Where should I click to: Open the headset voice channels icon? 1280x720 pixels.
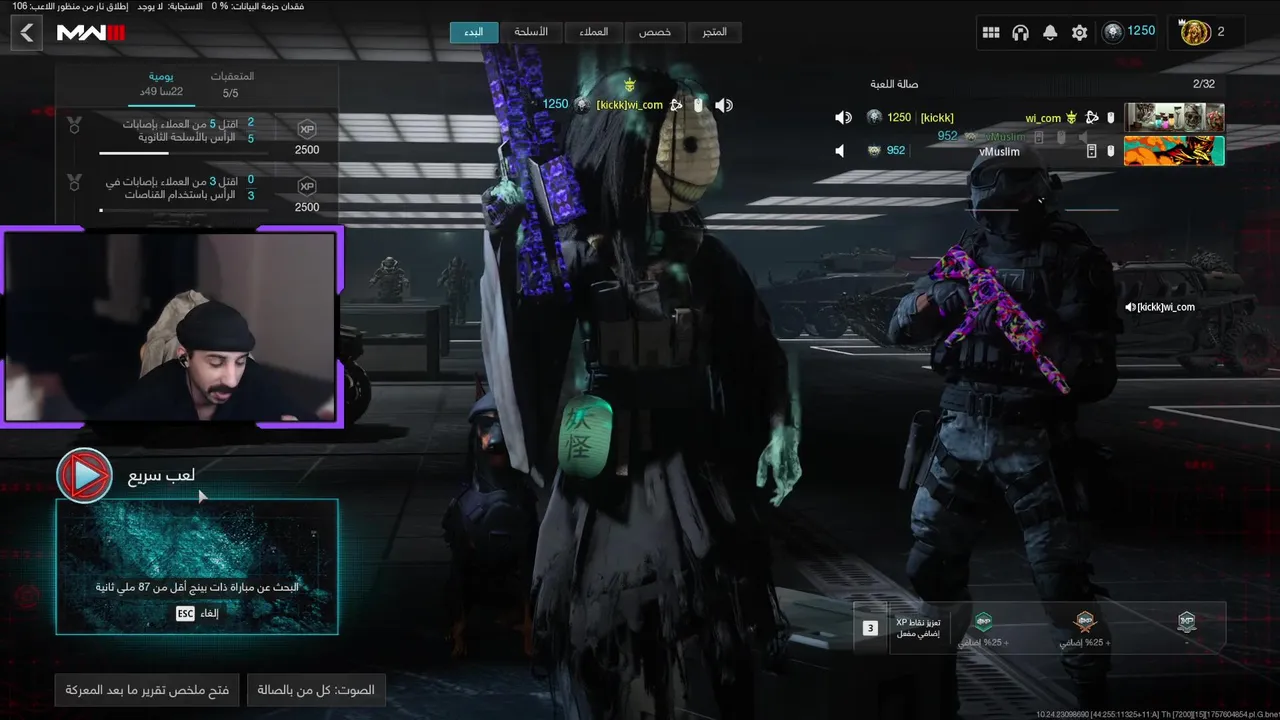click(x=1020, y=33)
